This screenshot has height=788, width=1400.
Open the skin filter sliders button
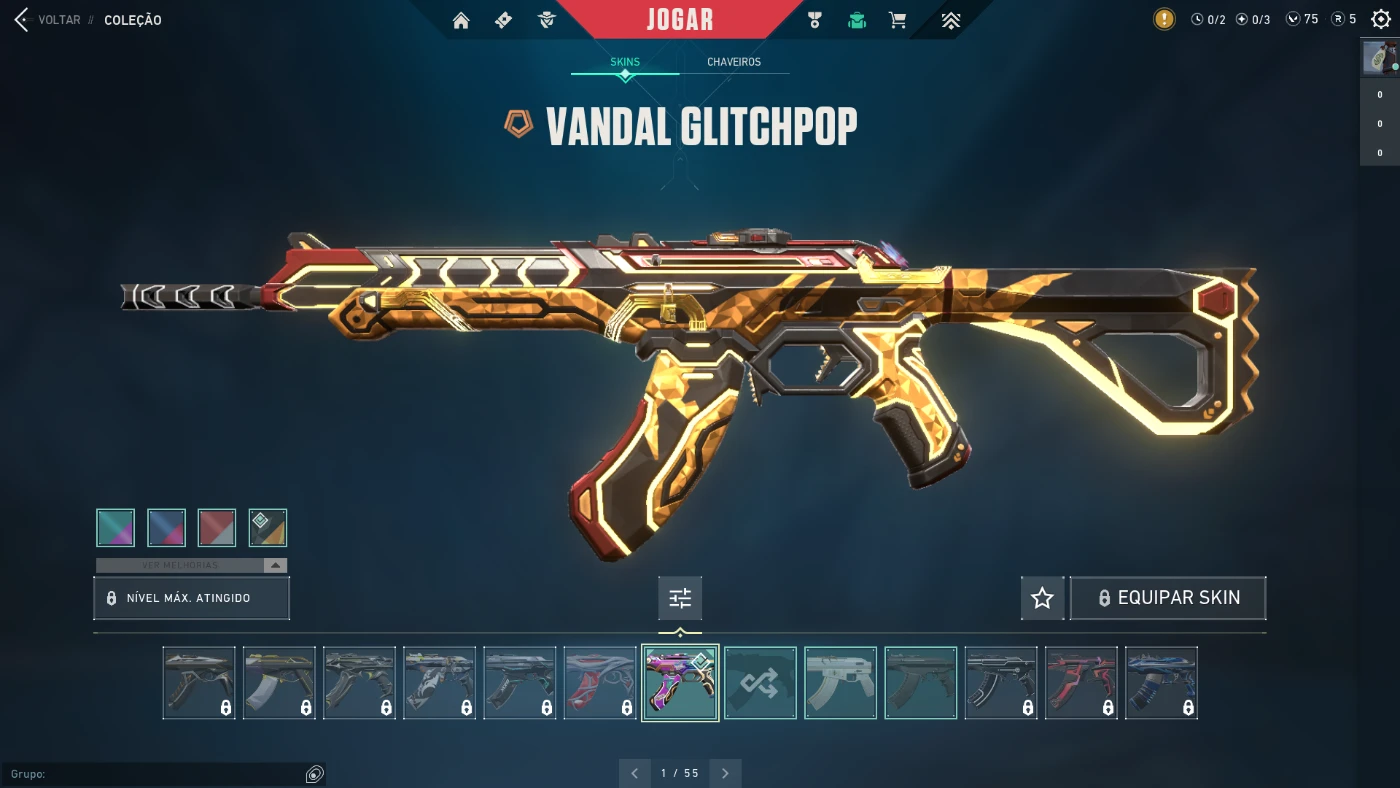coord(680,598)
